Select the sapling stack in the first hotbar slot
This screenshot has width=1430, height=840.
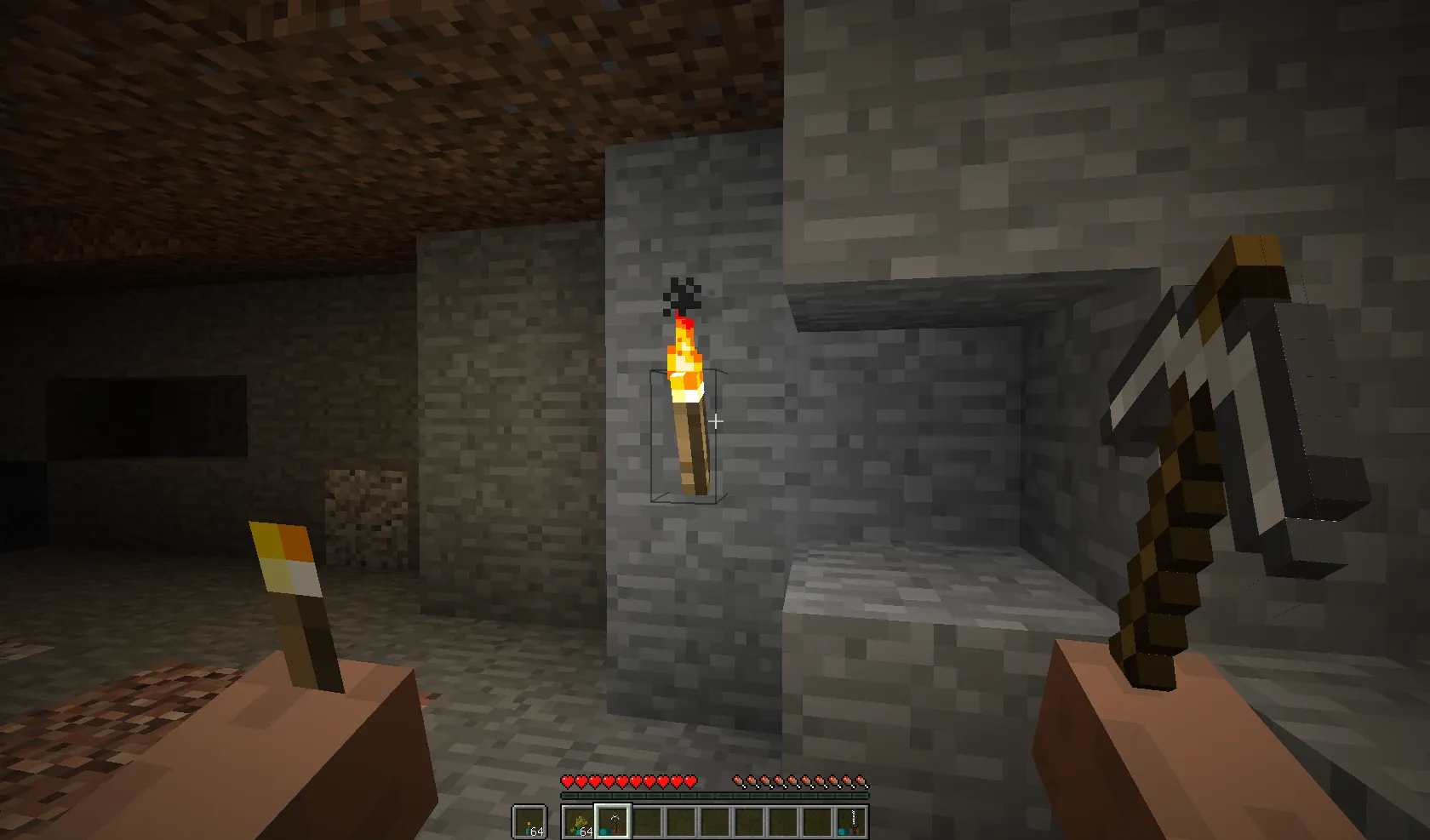pyautogui.click(x=579, y=822)
